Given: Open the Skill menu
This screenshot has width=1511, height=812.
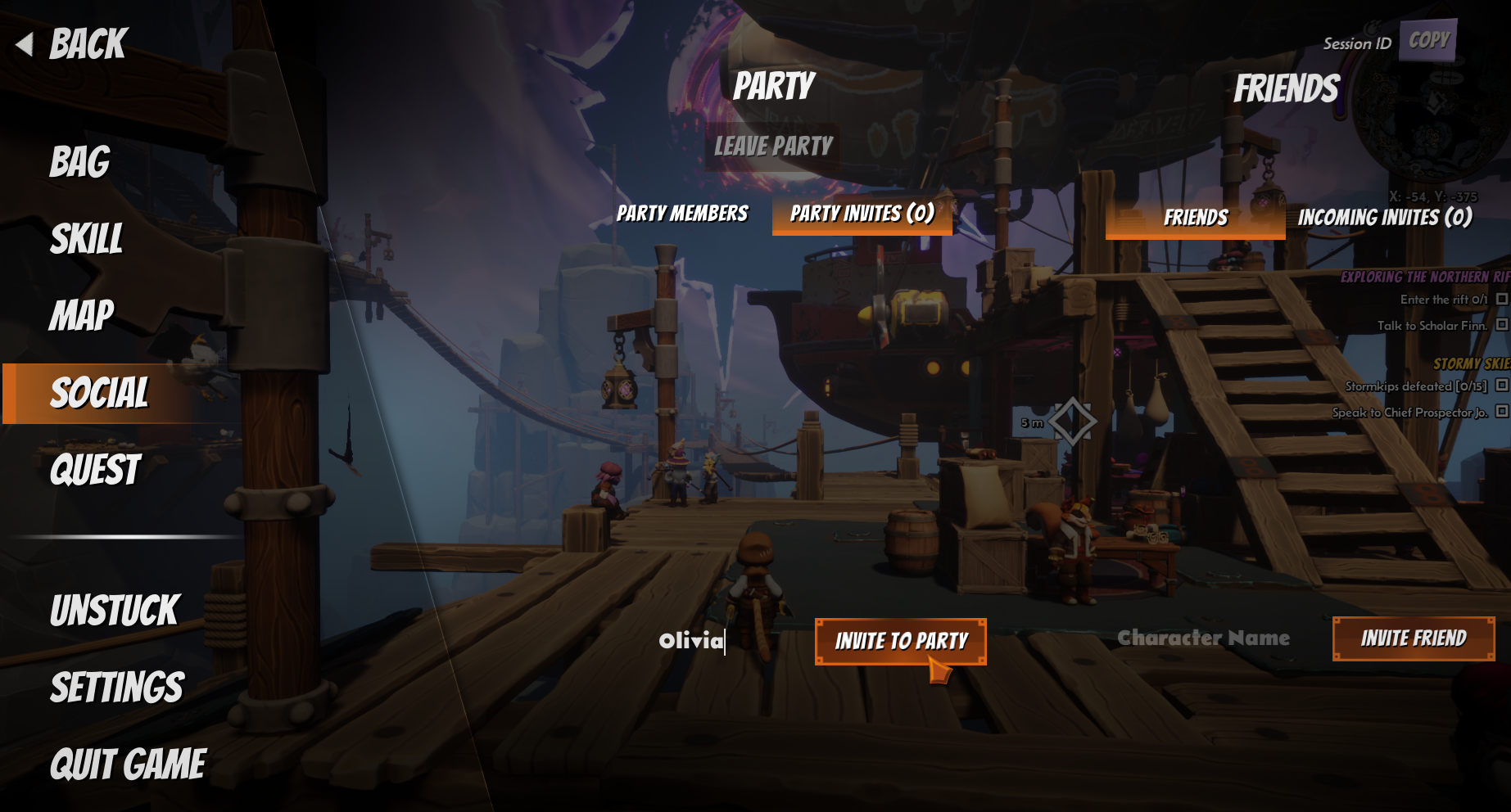Looking at the screenshot, I should tap(87, 239).
